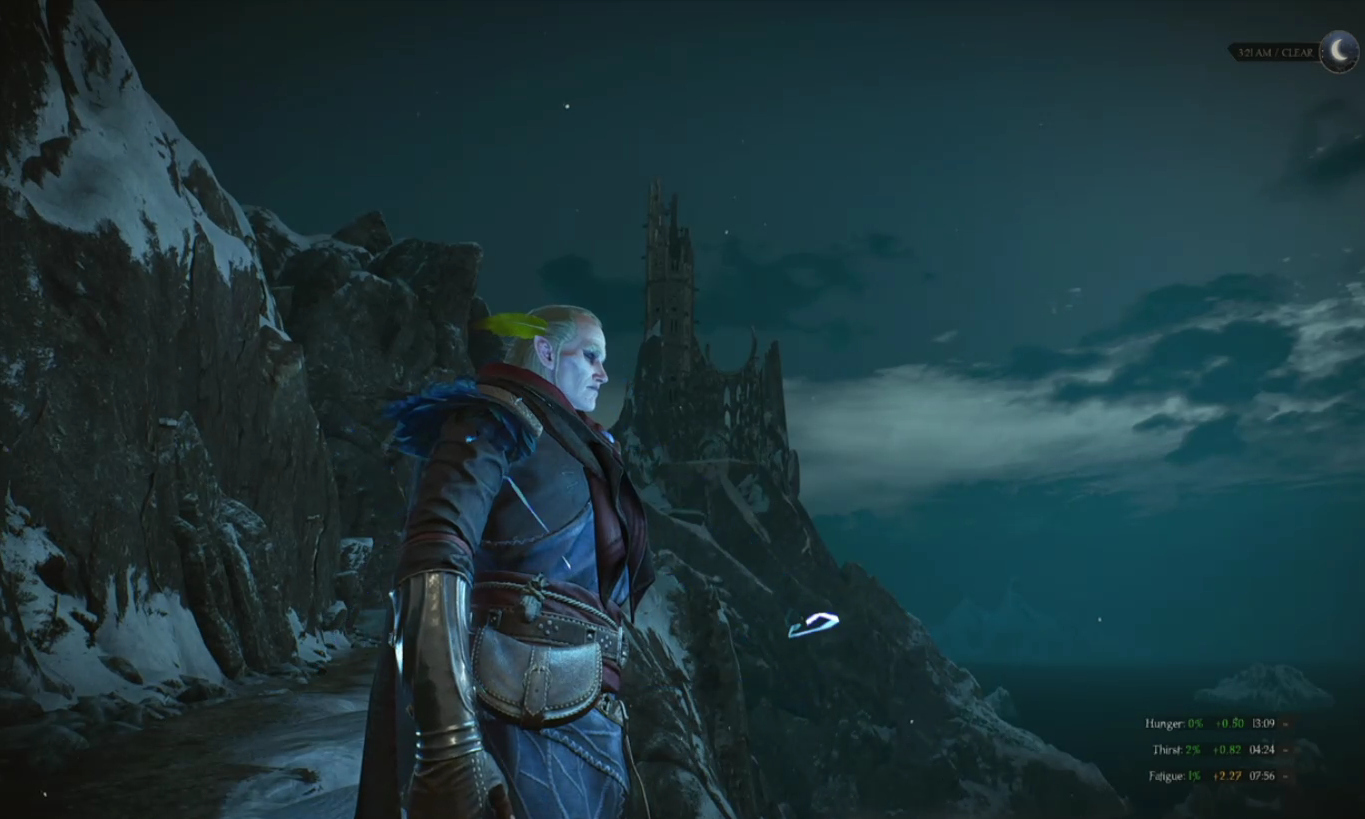This screenshot has height=819, width=1365.
Task: Click the moon time-of-day icon
Action: click(1338, 52)
